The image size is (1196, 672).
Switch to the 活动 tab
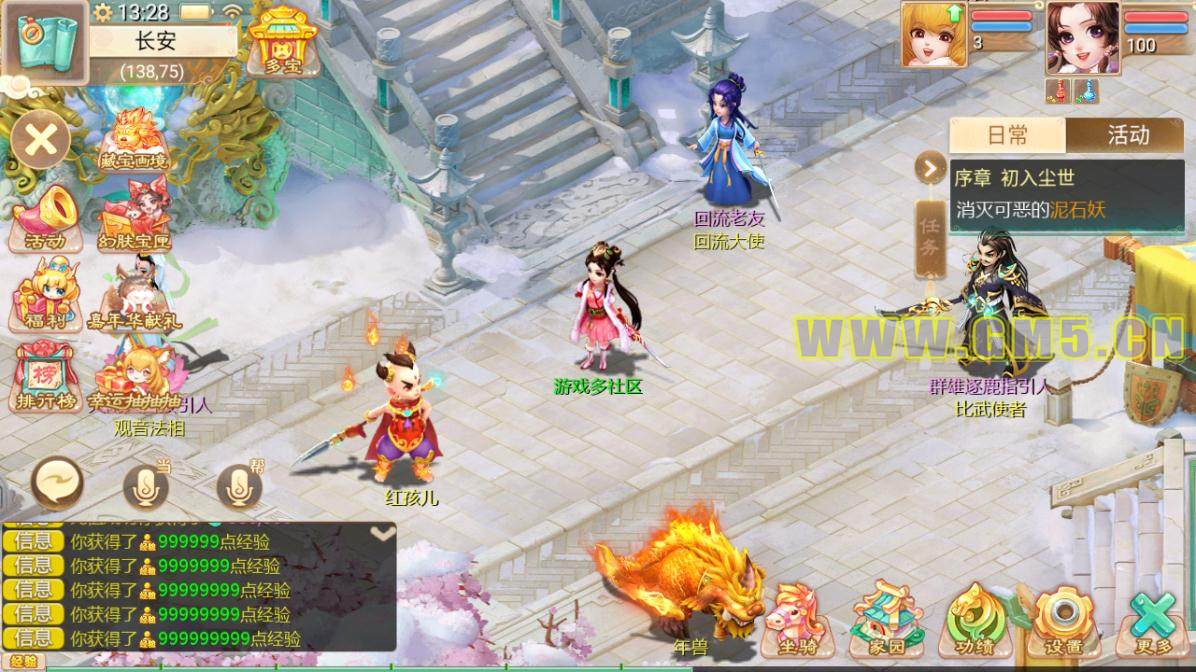point(1128,135)
